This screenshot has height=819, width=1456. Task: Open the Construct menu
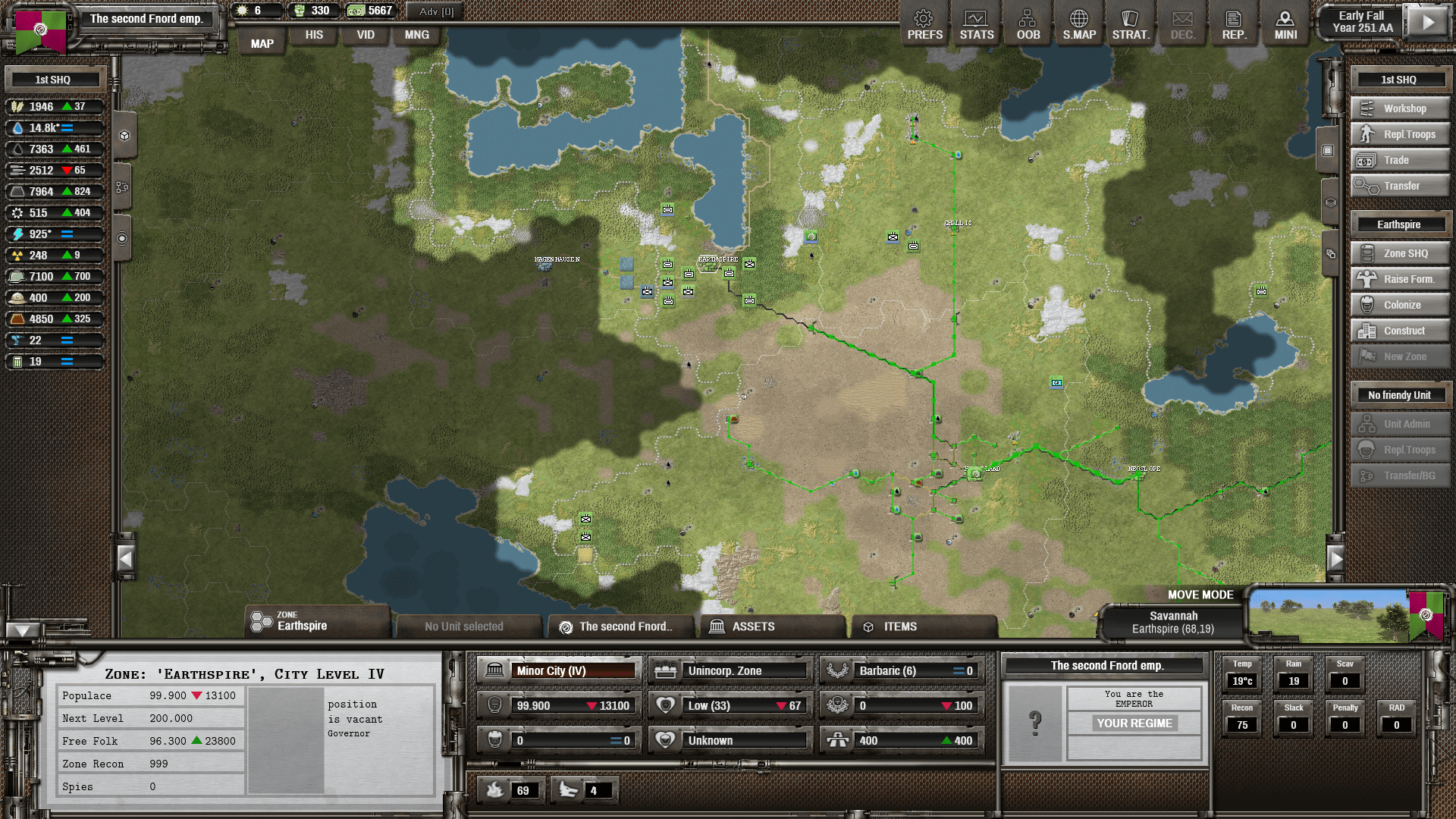[1400, 331]
